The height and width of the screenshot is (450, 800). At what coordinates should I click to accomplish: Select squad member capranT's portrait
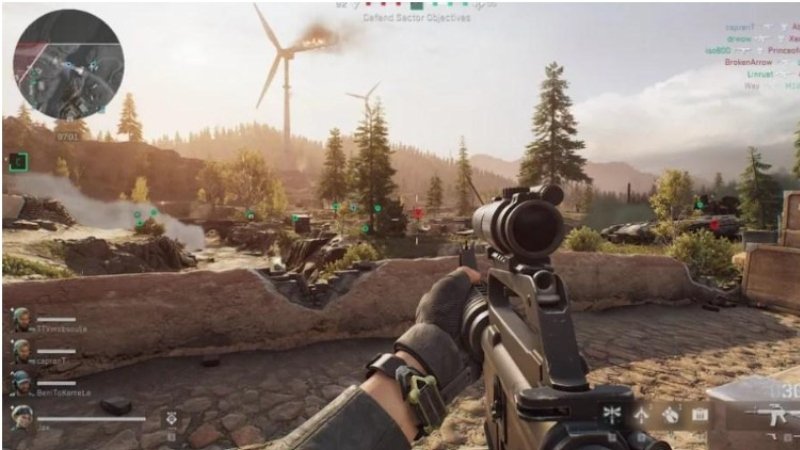21,349
